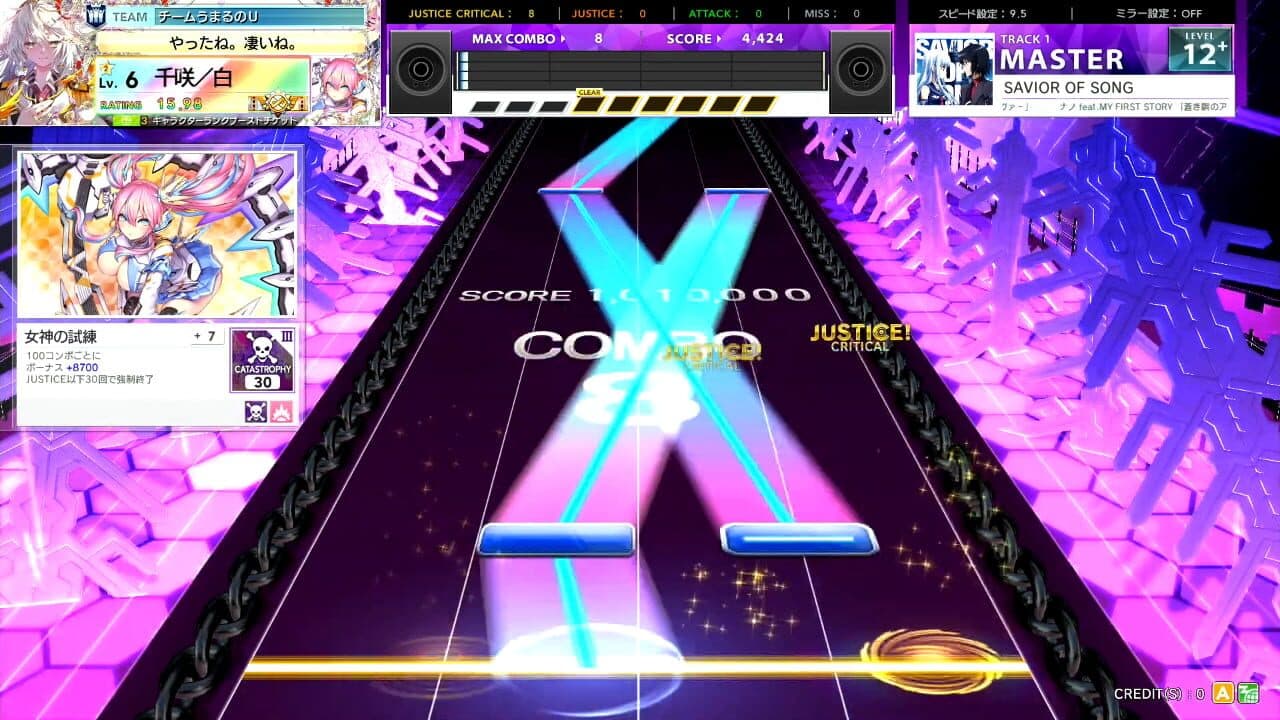Click the green lottery icon in bottom corner

tap(1248, 692)
